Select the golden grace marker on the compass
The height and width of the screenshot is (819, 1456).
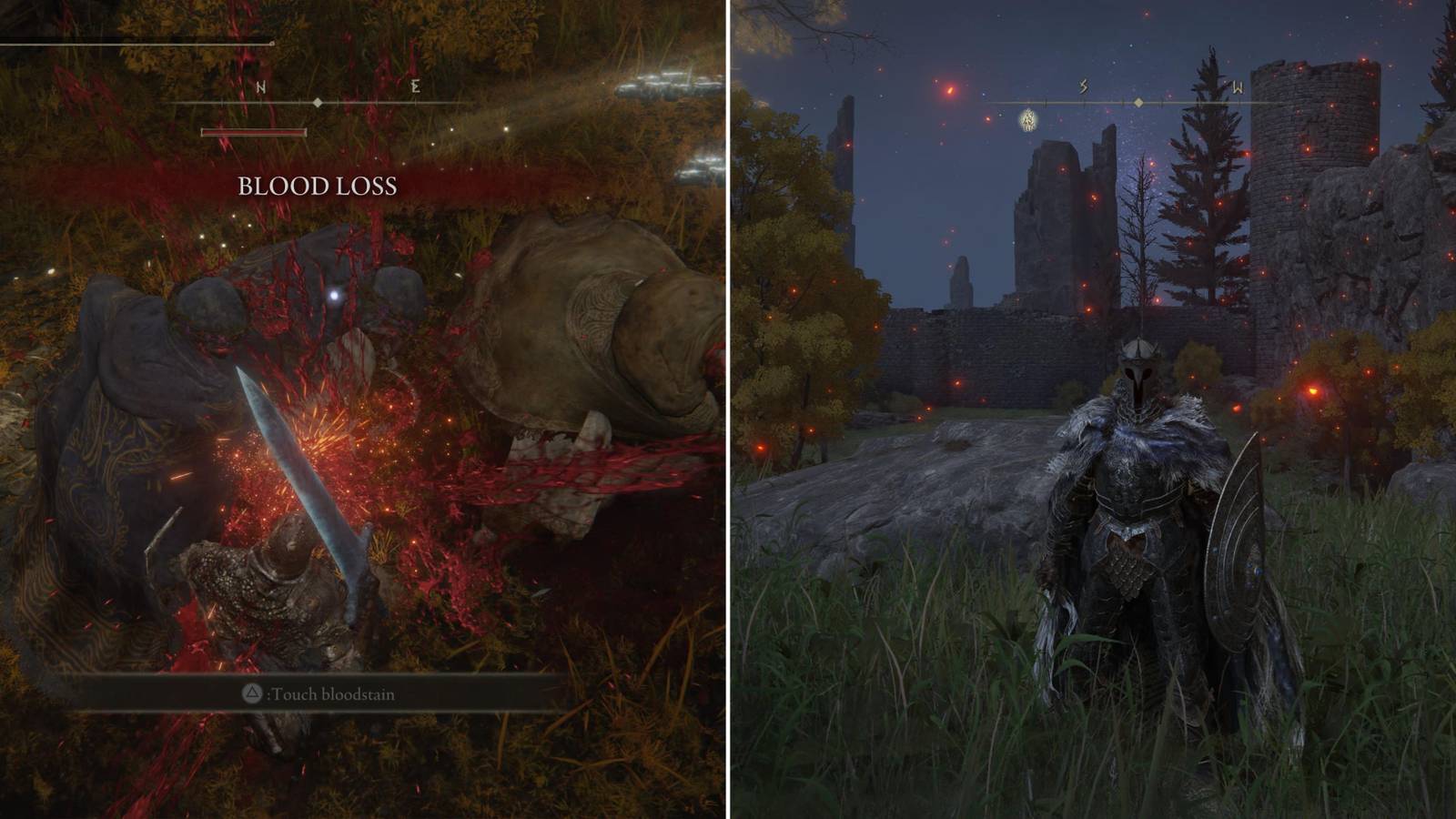(1027, 120)
